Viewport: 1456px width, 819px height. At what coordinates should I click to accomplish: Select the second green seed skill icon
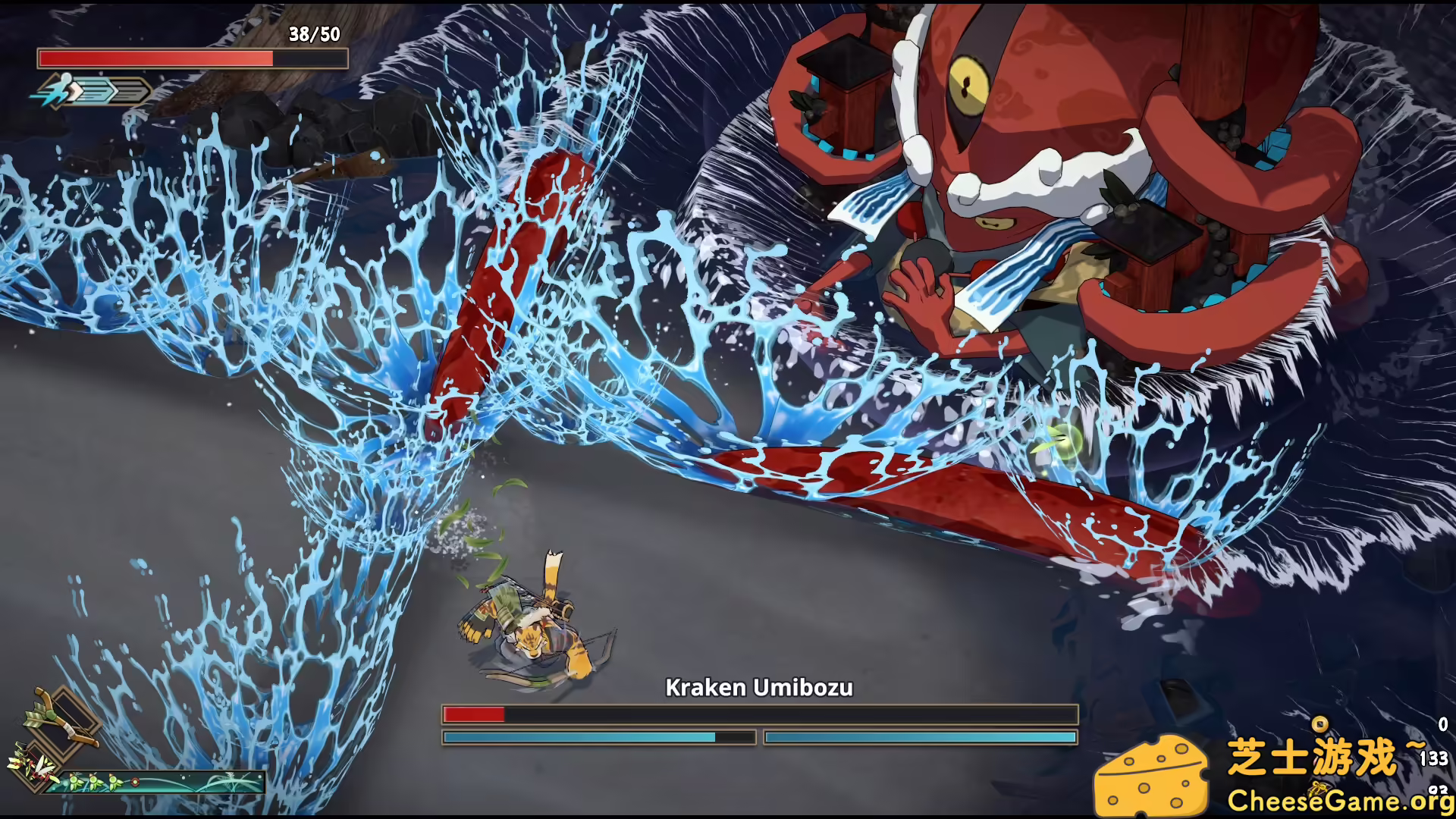pos(94,783)
